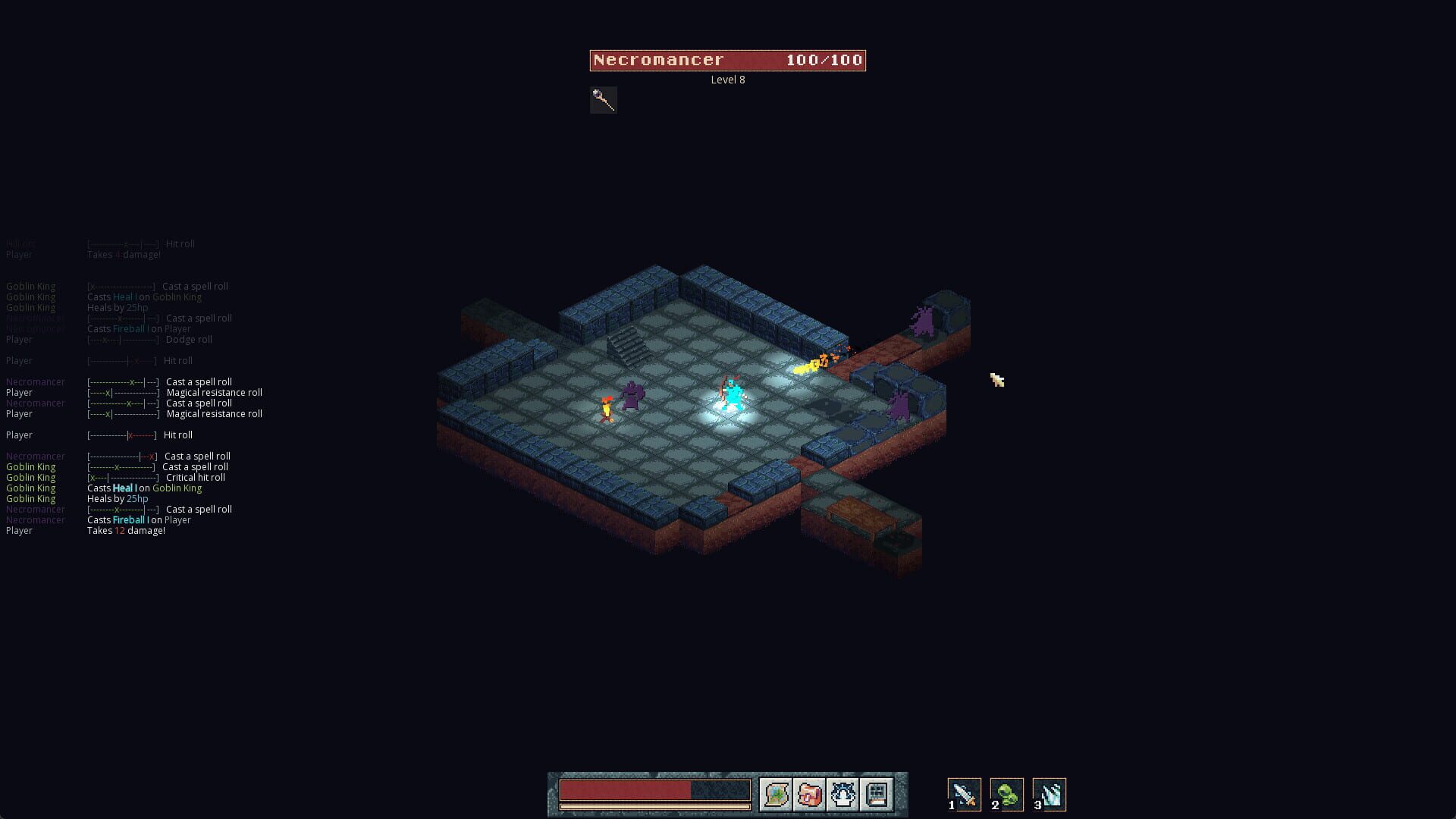Open the world map icon
Viewport: 1456px width, 819px height.
(776, 795)
